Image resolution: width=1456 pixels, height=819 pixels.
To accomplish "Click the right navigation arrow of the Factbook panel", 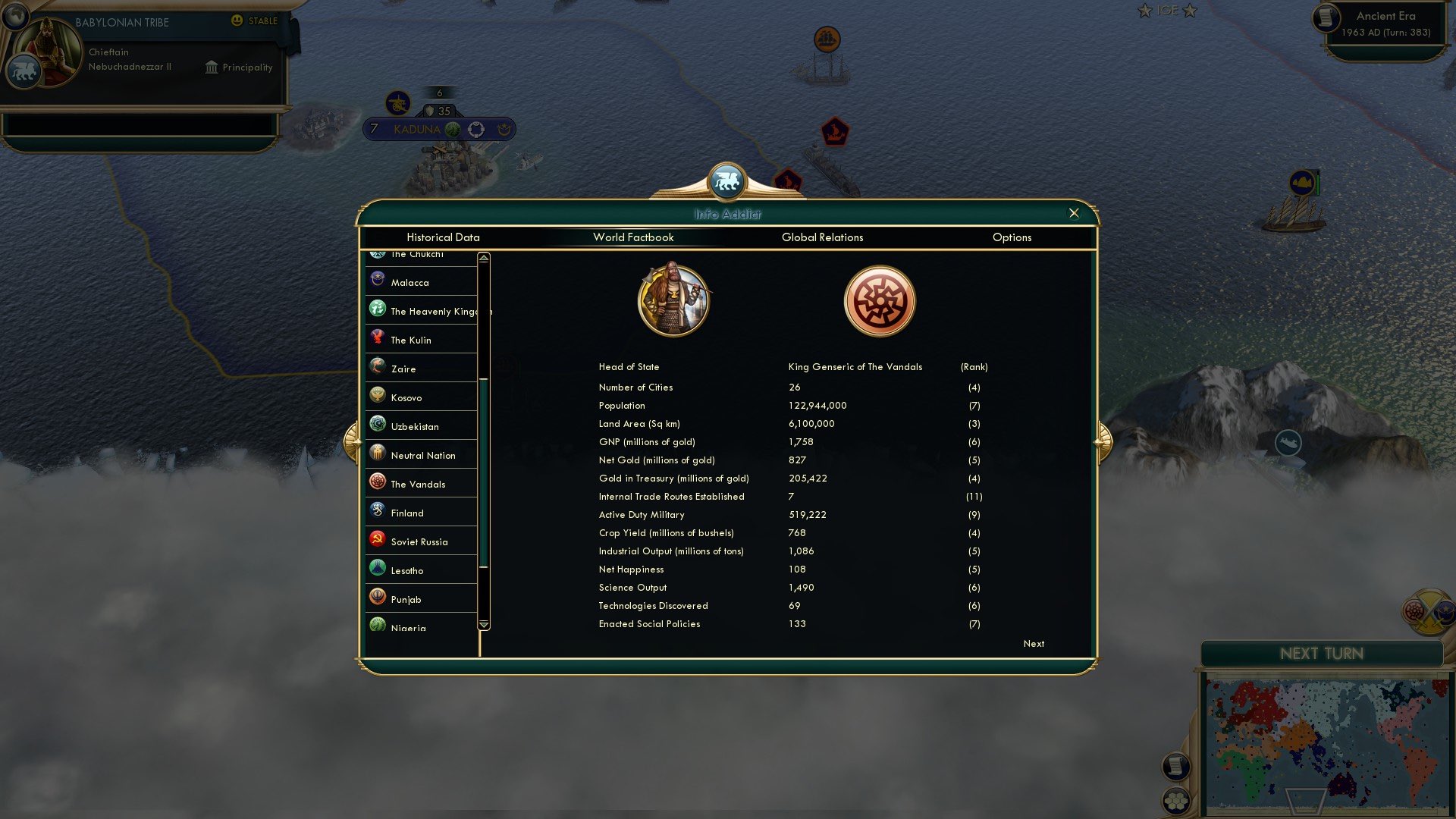I will pyautogui.click(x=1104, y=444).
